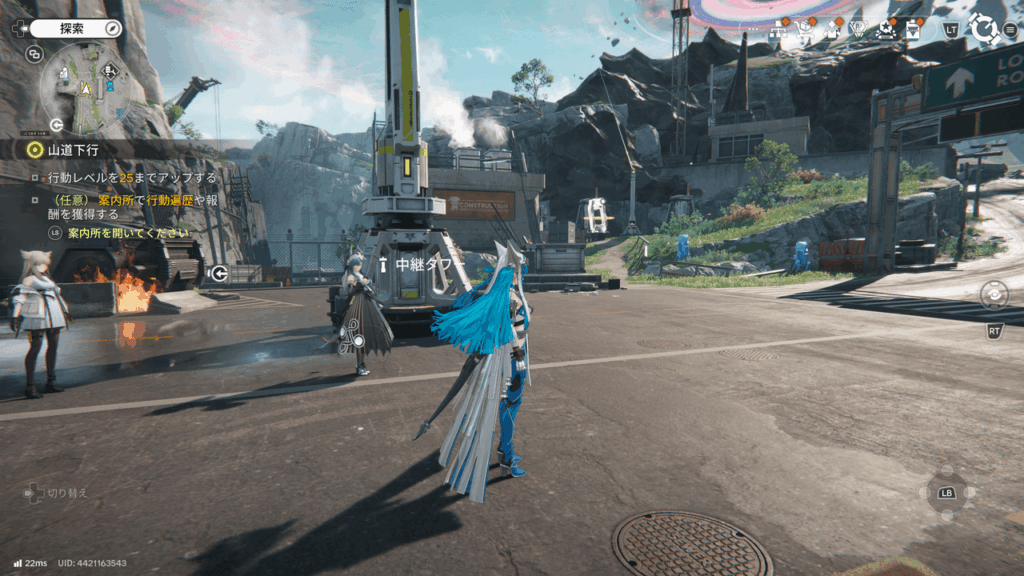Open the clipboard icon with triangle emblem
The width and height of the screenshot is (1024, 576).
click(x=913, y=30)
